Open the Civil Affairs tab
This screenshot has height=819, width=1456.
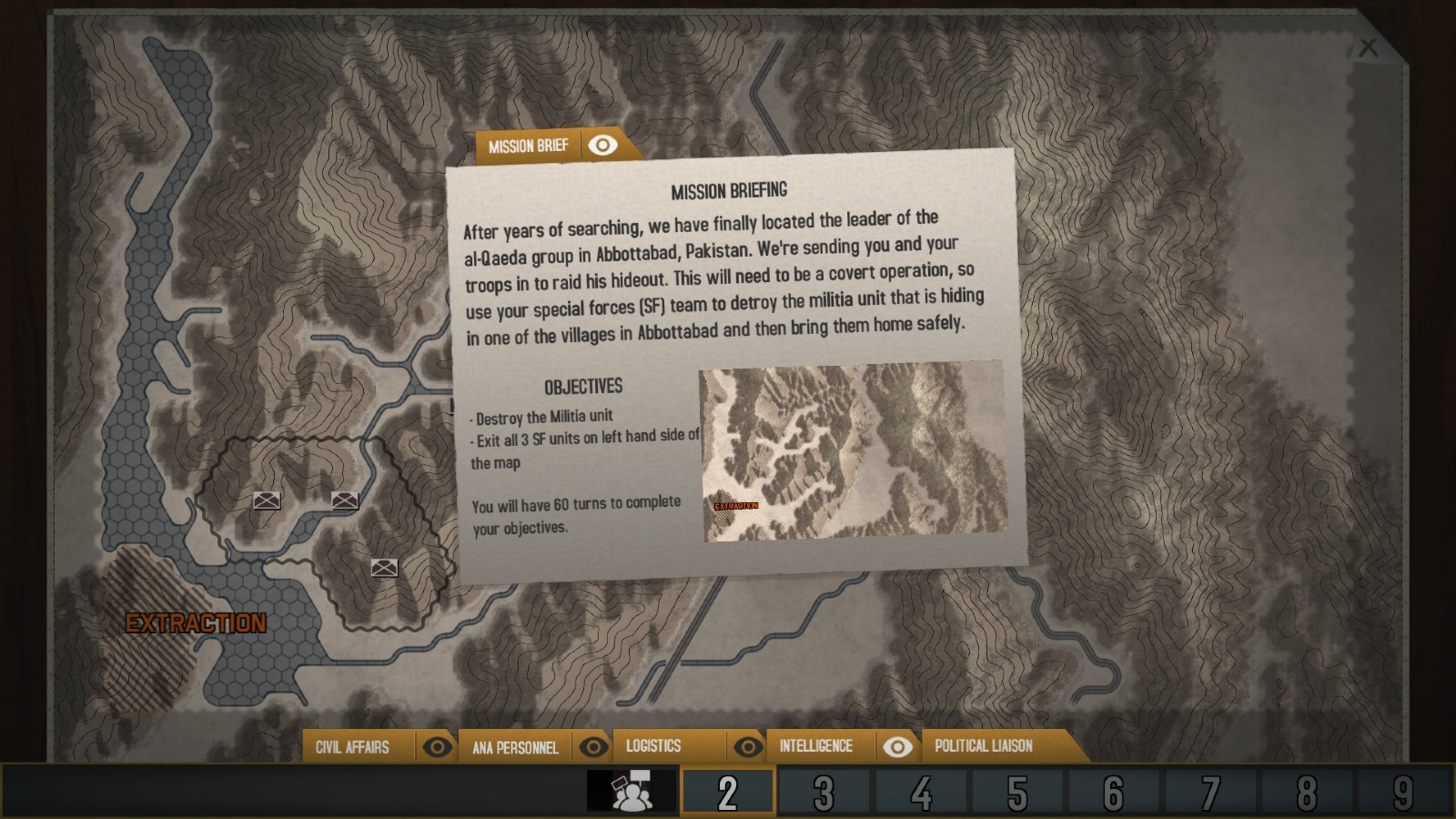pos(352,746)
